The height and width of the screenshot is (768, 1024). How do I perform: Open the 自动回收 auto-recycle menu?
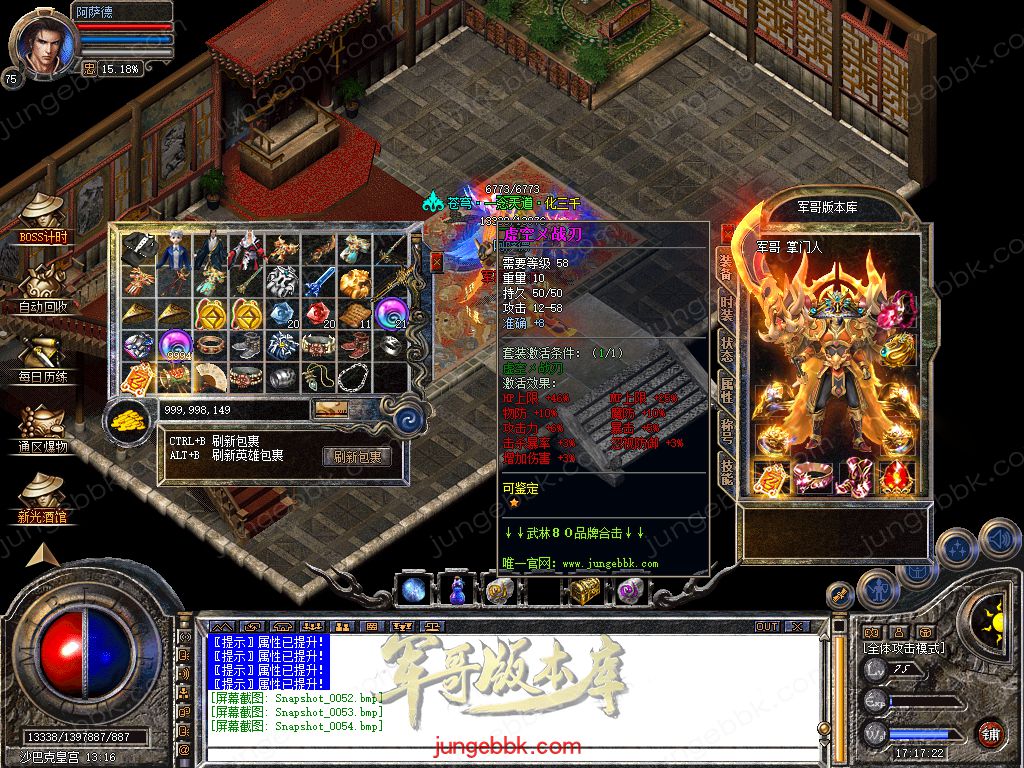click(x=43, y=288)
